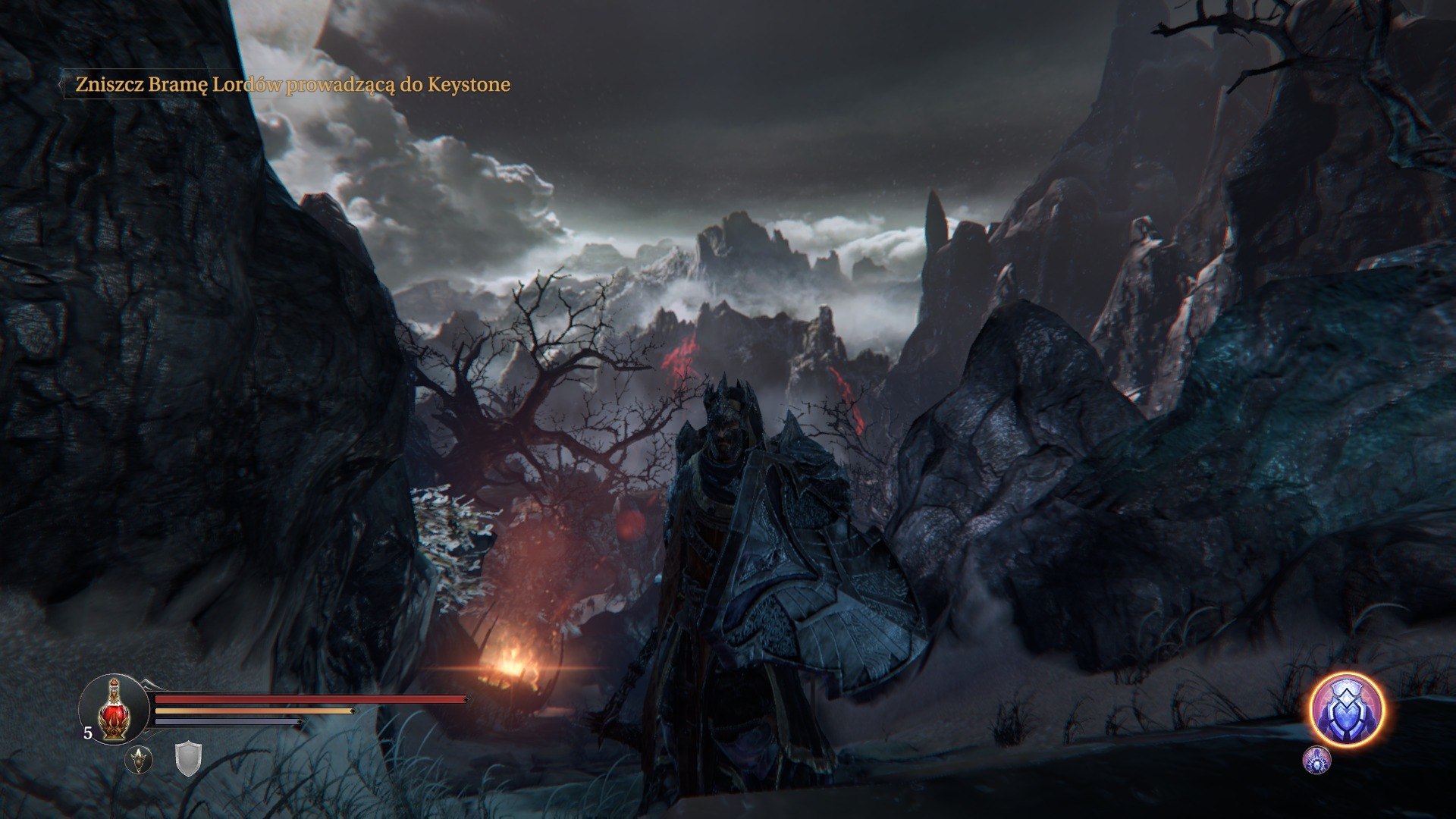Activate the glowing purple armor spell
Viewport: 1456px width, 819px height.
[1347, 710]
